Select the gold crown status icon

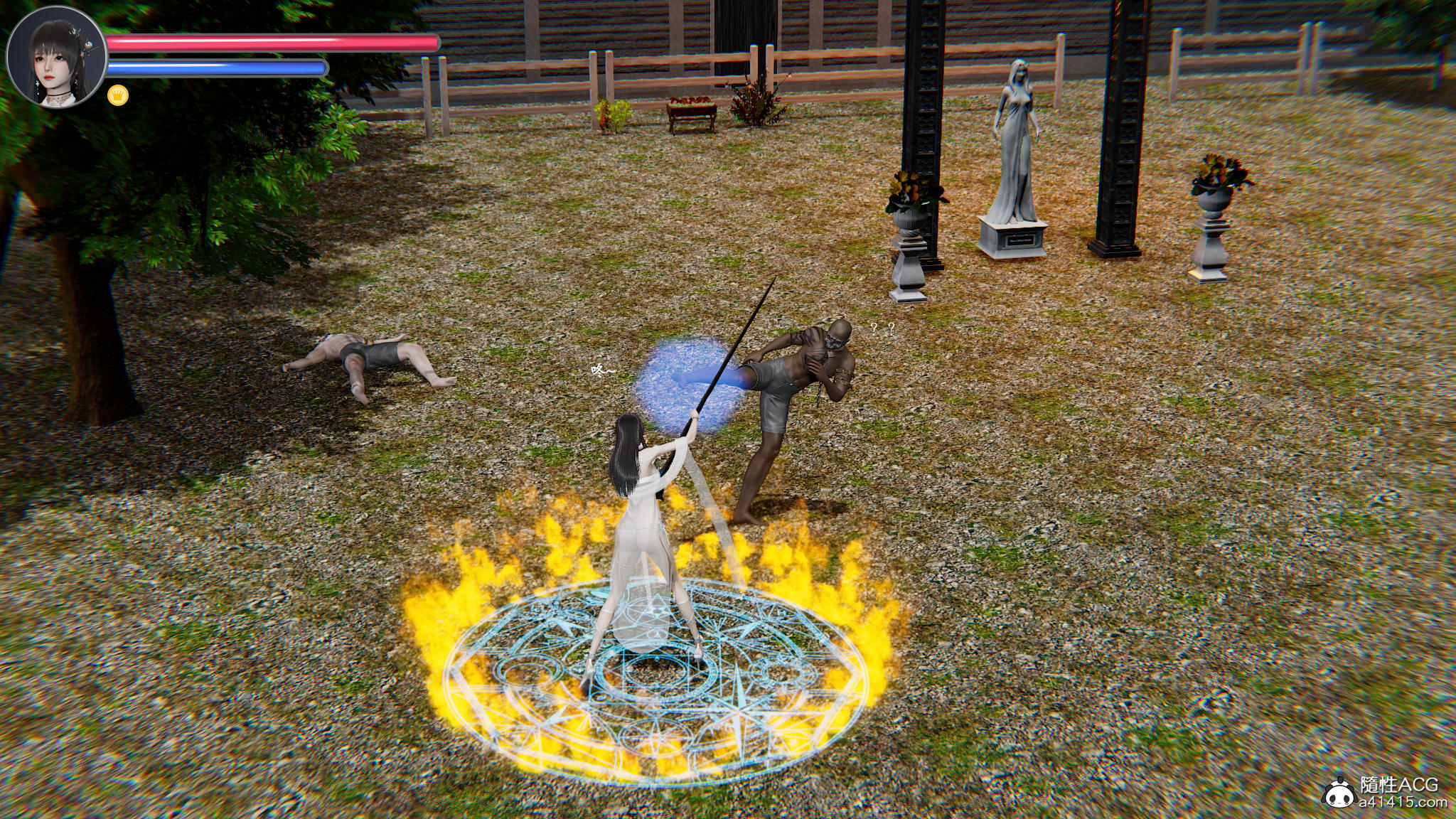[118, 95]
